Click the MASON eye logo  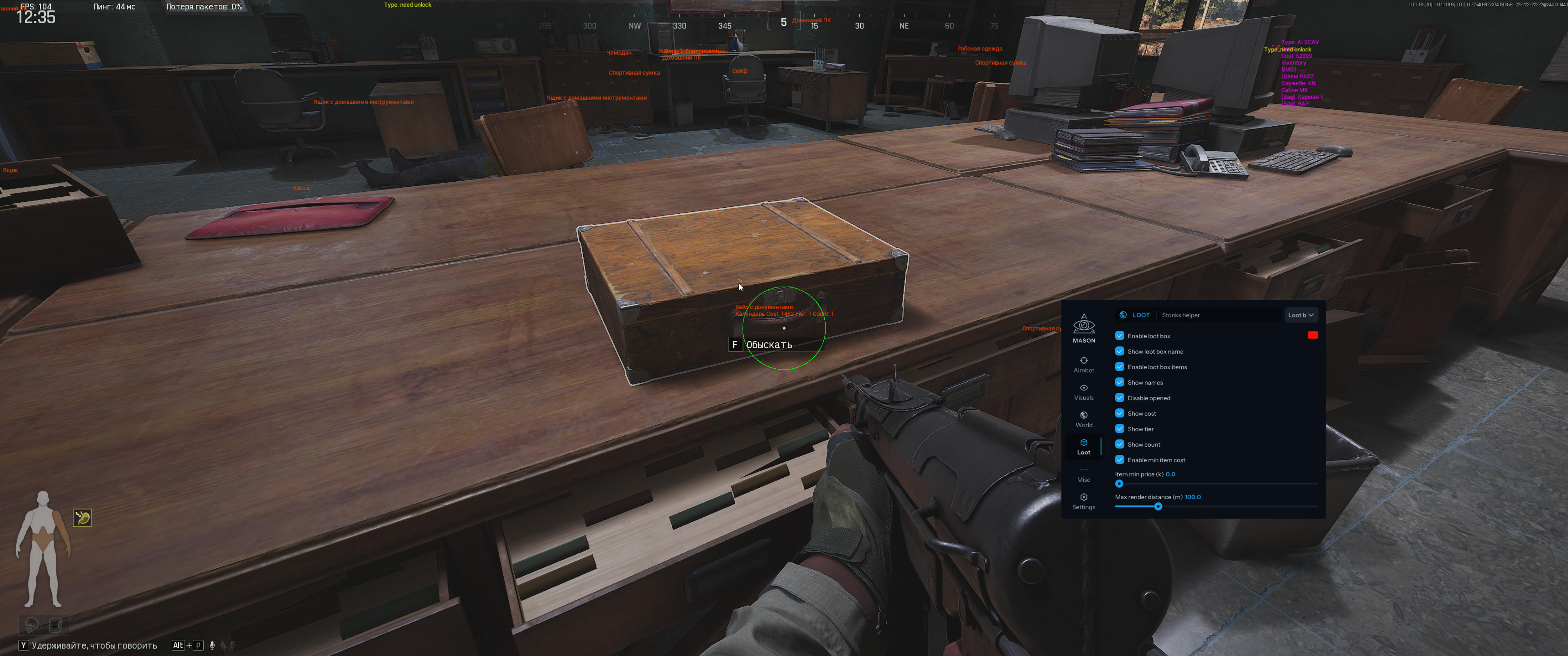click(x=1084, y=324)
